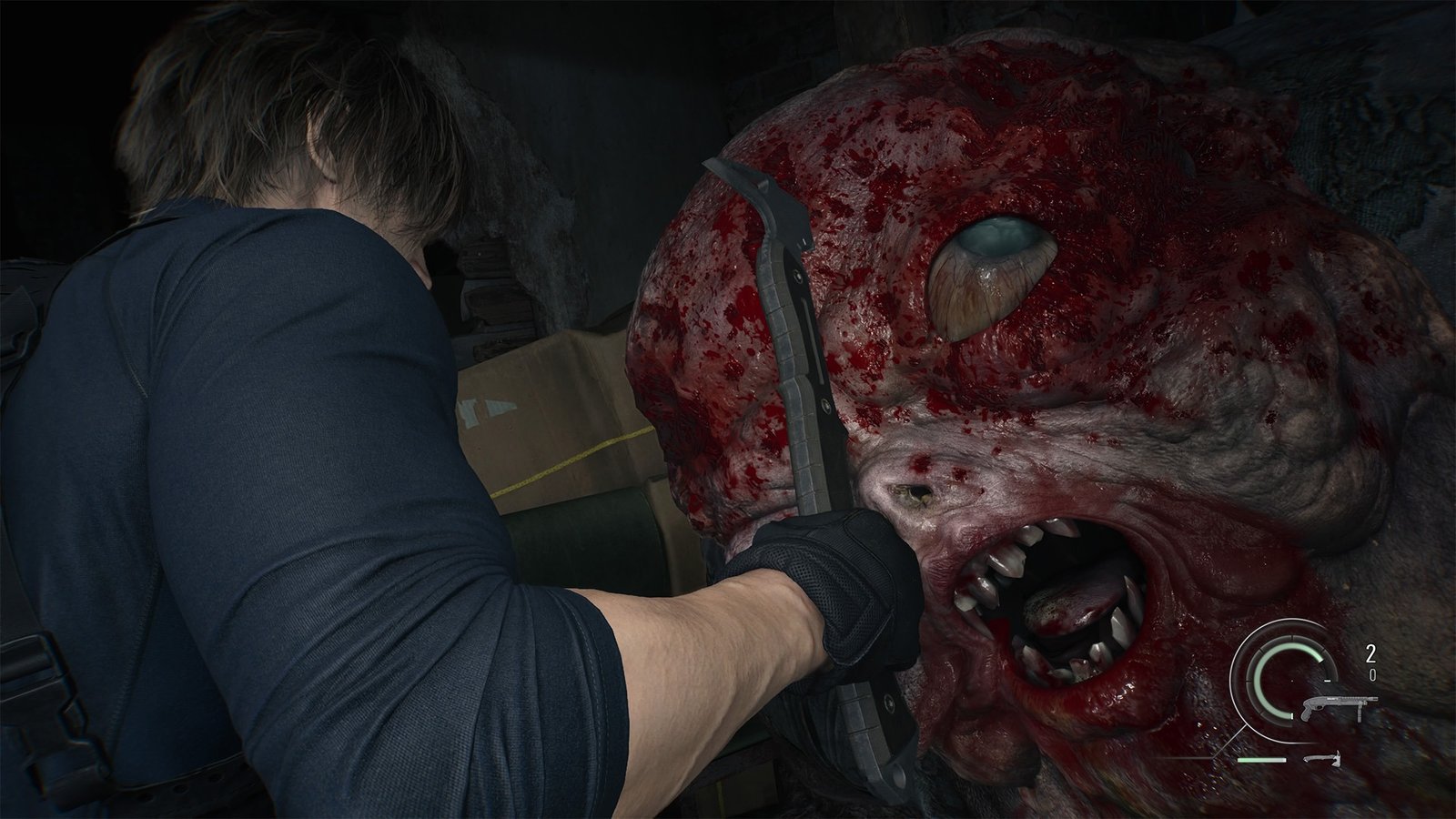Click the gap between gauge ring segments
The image size is (1456, 819).
1293,637
